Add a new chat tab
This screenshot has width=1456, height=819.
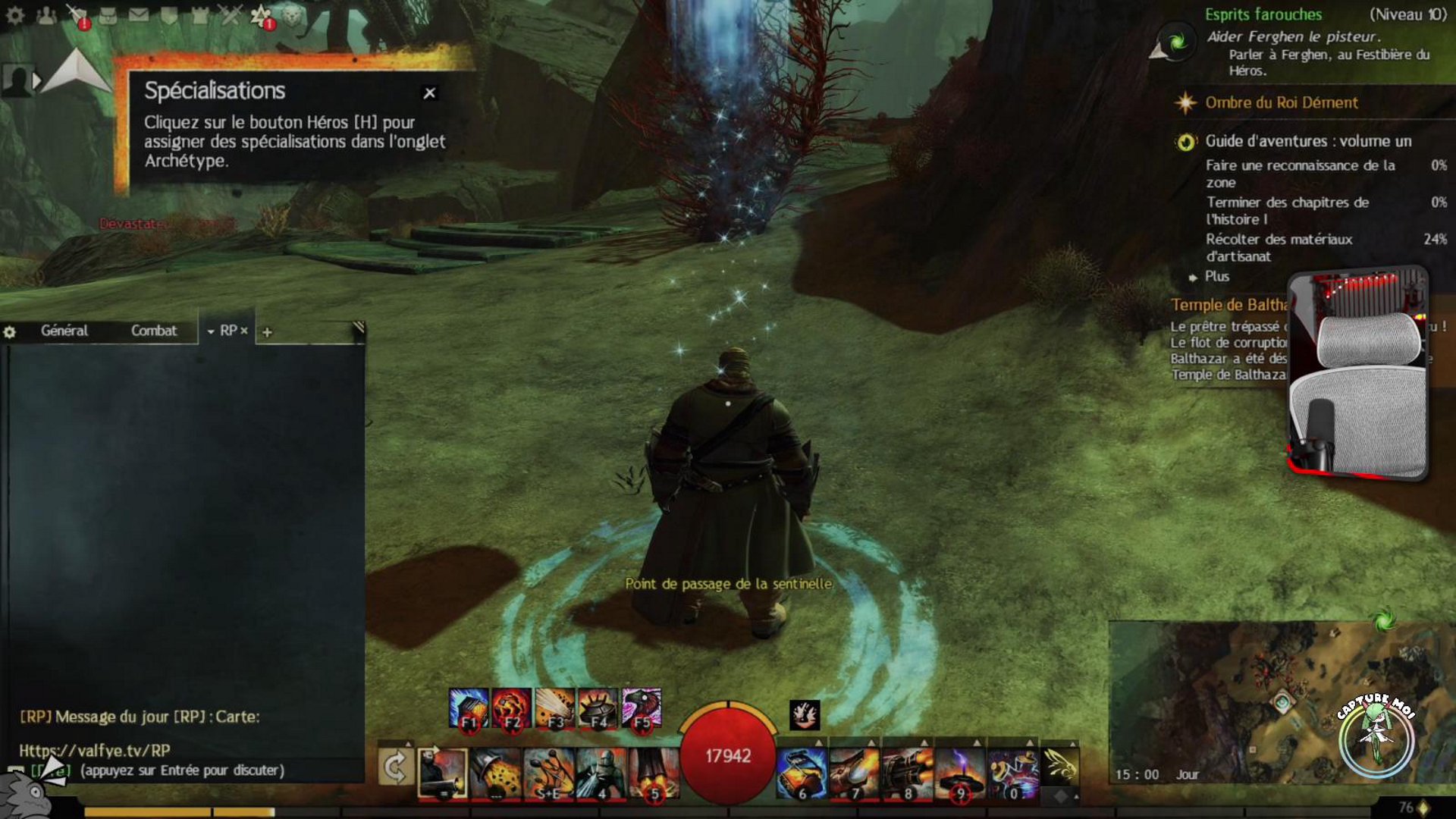[267, 332]
